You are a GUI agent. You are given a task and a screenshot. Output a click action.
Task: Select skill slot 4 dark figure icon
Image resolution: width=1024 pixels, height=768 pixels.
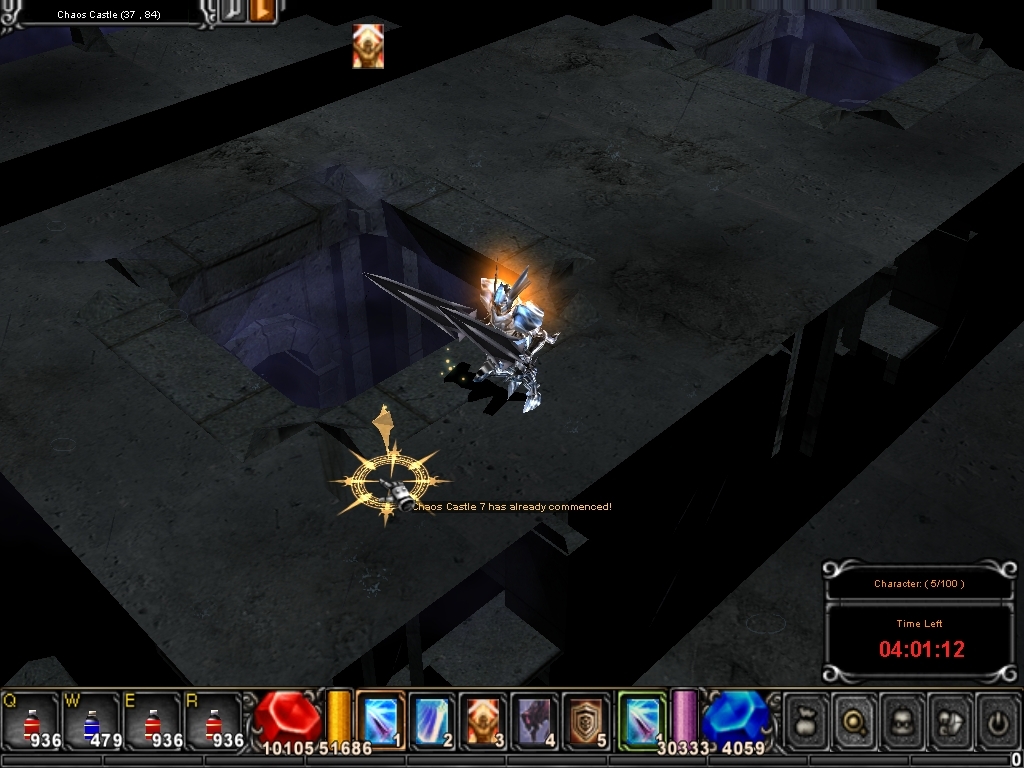(x=536, y=720)
